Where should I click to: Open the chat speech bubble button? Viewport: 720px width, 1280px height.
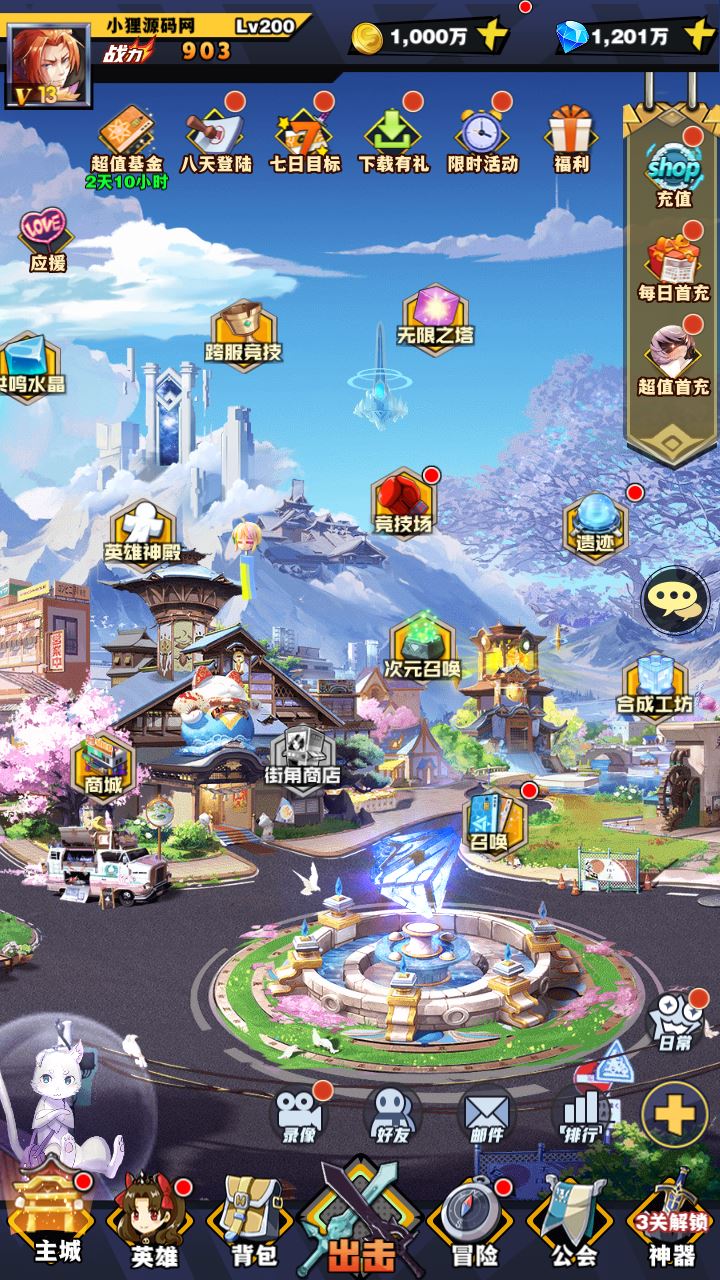675,600
